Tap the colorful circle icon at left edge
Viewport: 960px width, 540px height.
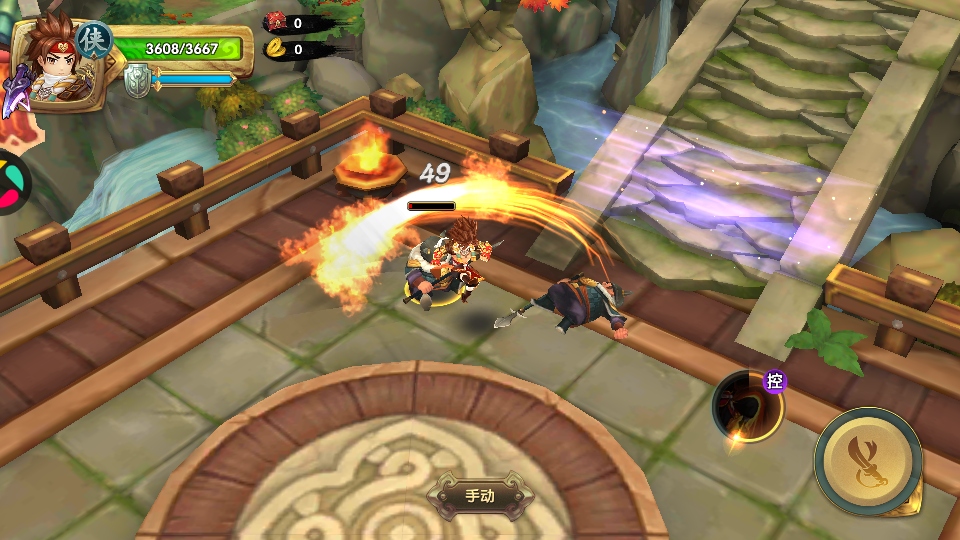[10, 183]
